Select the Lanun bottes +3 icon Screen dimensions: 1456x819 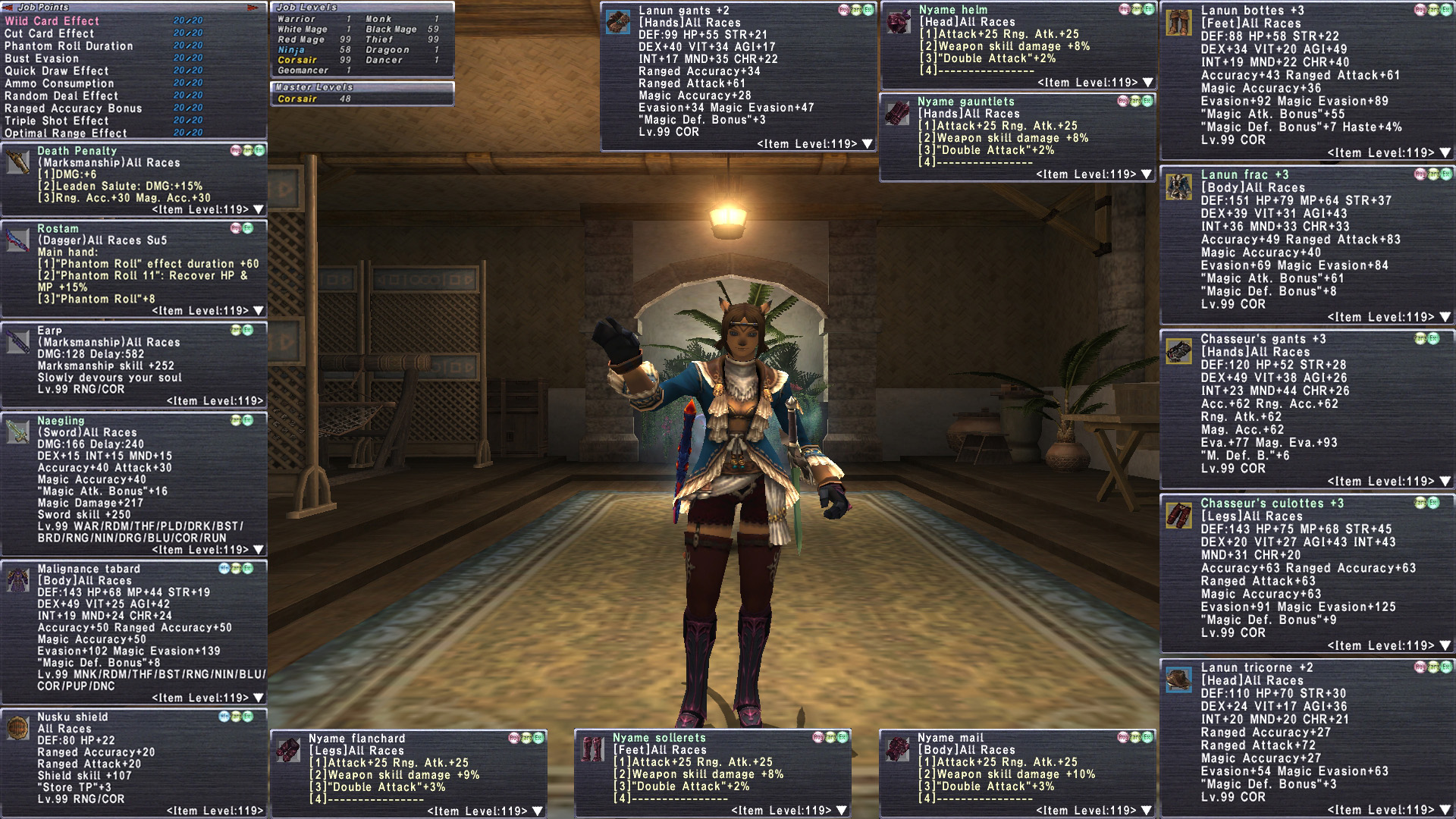1179,23
